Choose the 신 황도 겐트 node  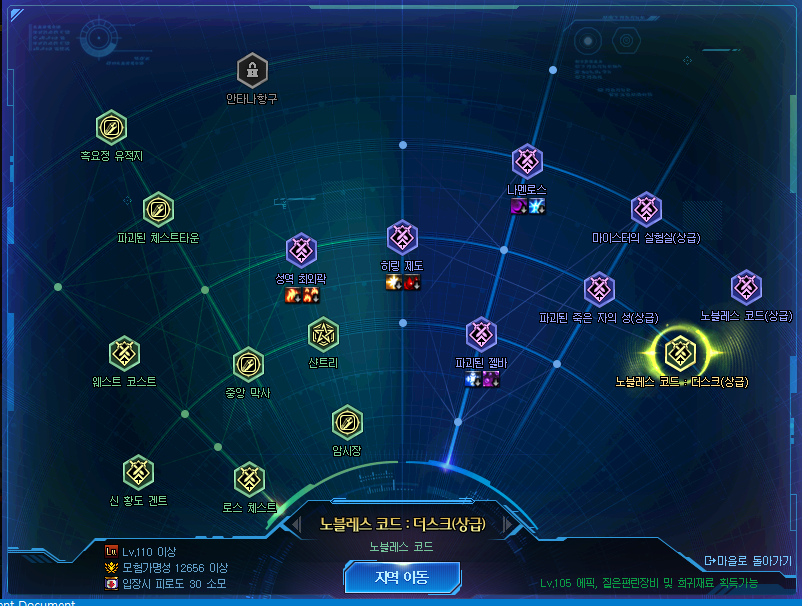(x=138, y=471)
